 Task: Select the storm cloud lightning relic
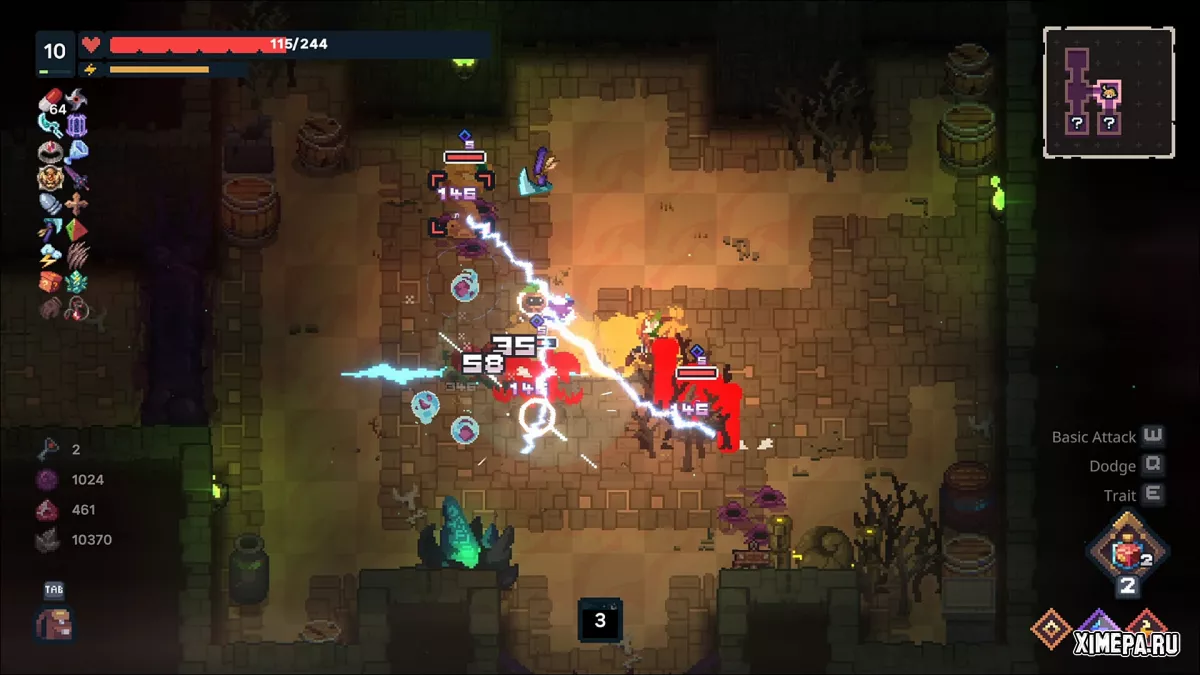[x=51, y=256]
